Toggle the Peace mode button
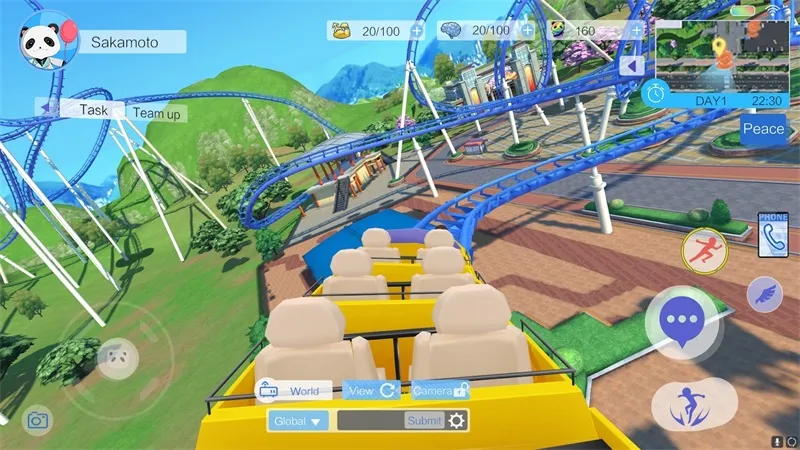This screenshot has width=800, height=450. [764, 129]
